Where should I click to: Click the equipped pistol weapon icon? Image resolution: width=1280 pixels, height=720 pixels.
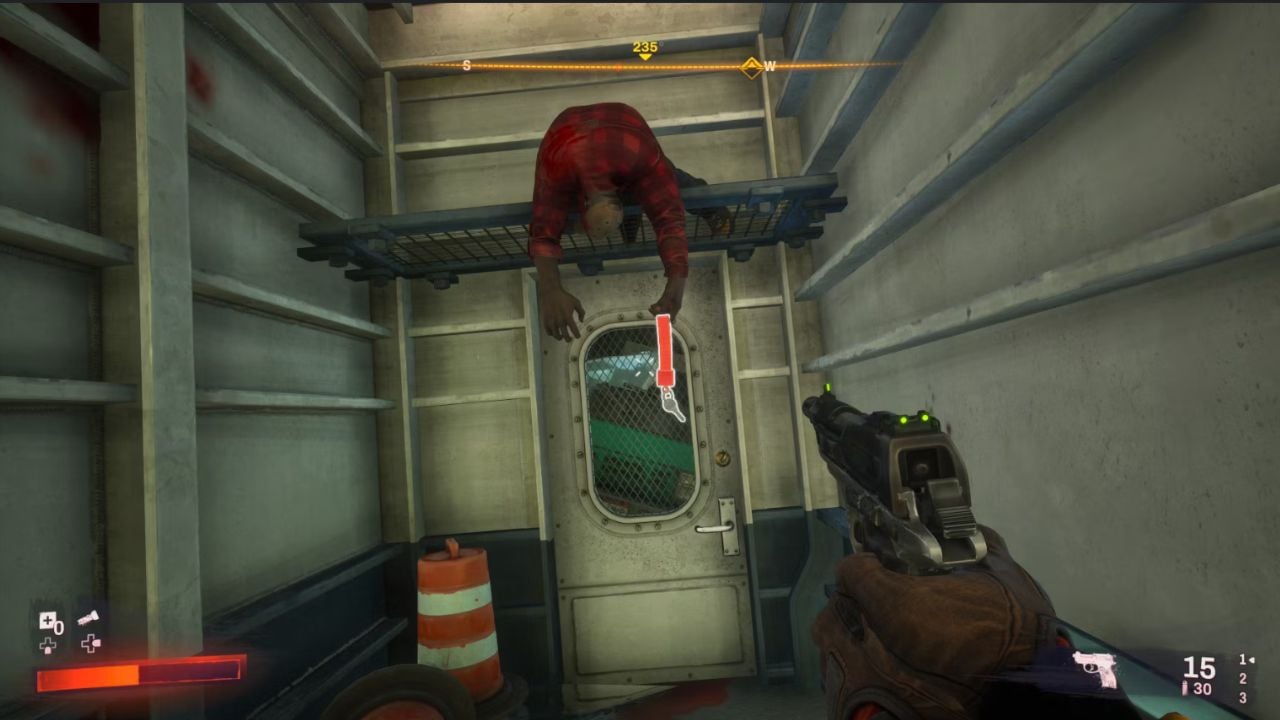(x=1094, y=668)
